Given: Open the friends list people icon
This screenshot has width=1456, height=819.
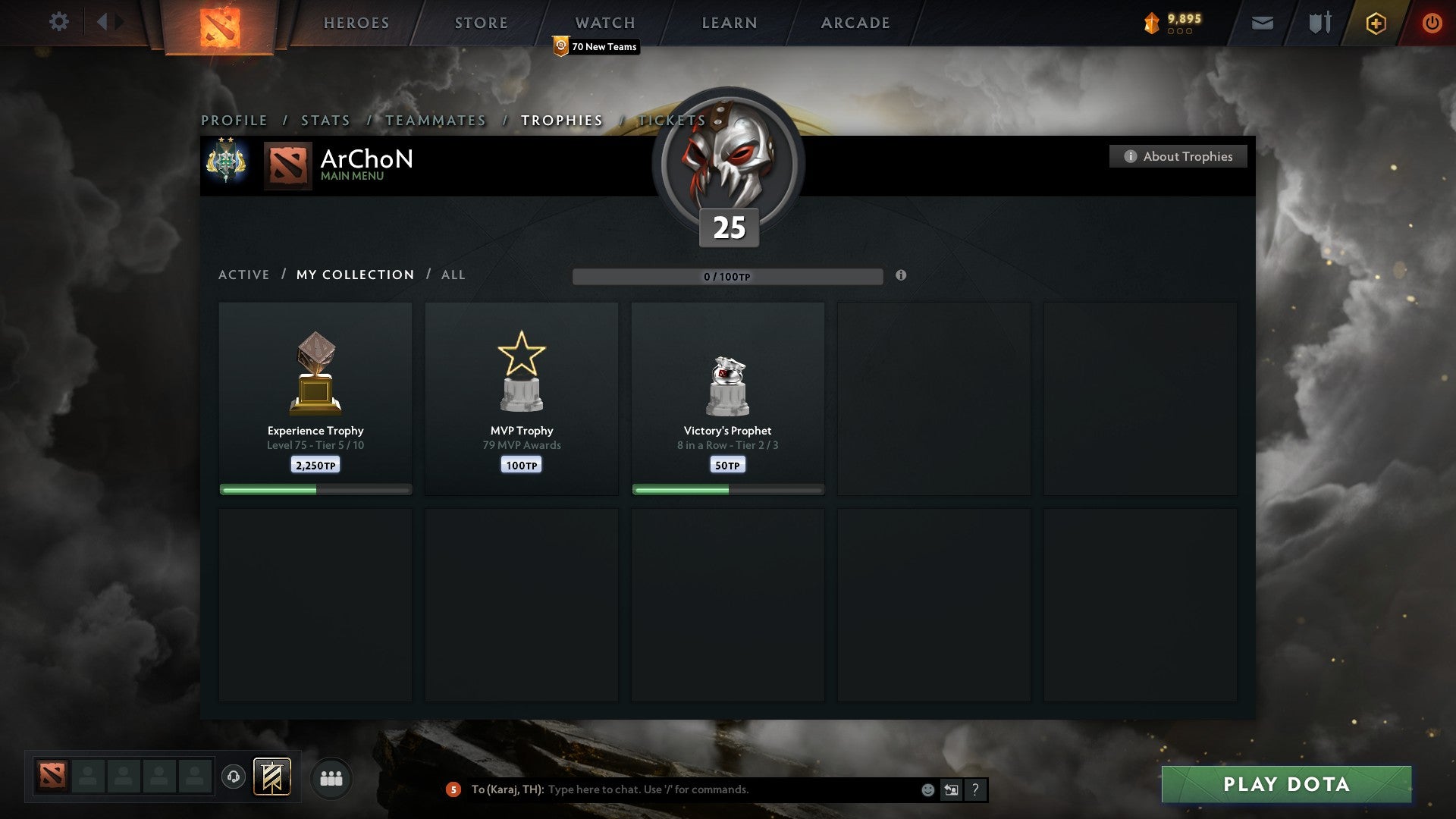Looking at the screenshot, I should tap(331, 777).
